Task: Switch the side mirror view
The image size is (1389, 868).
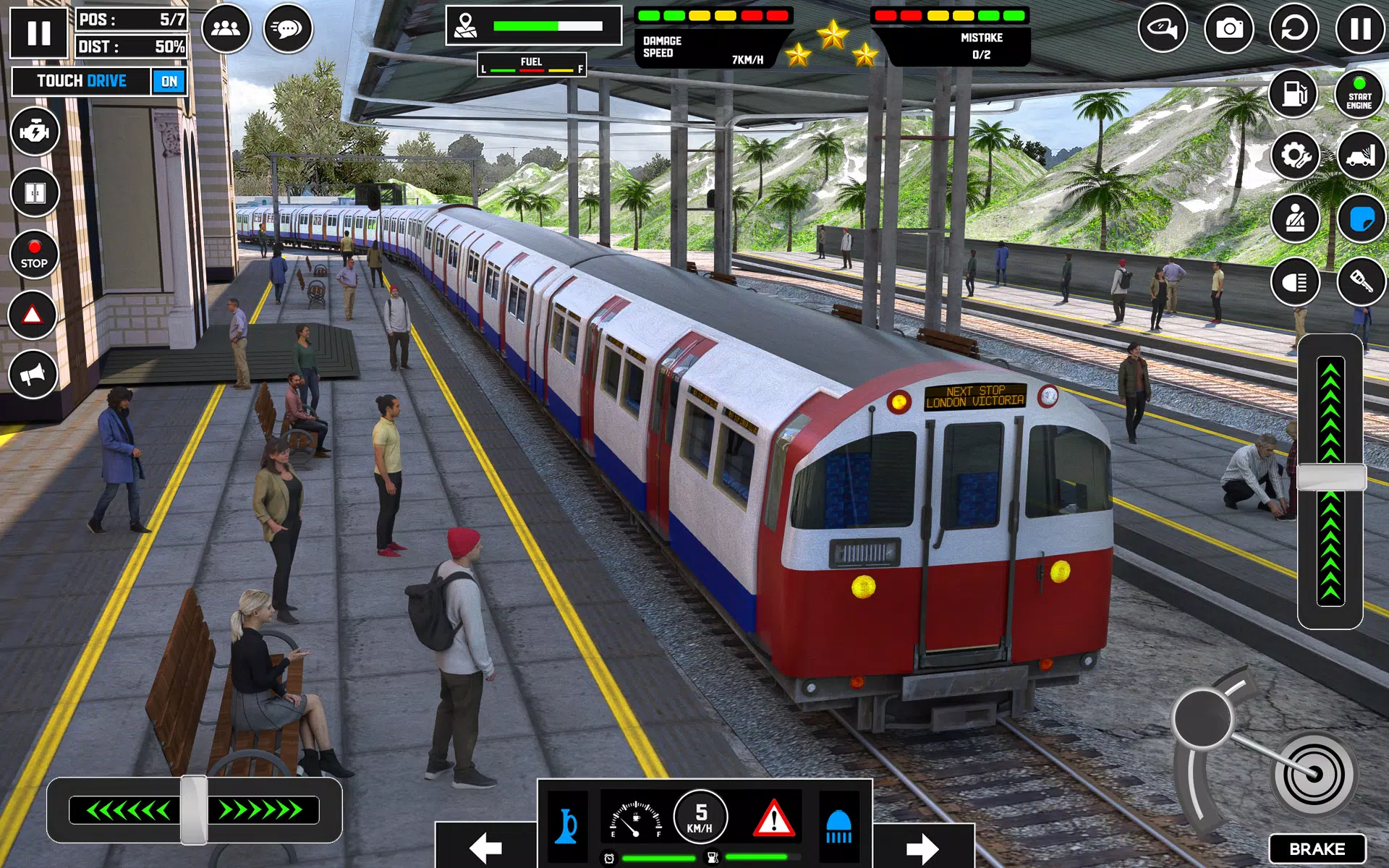Action: (1163, 29)
